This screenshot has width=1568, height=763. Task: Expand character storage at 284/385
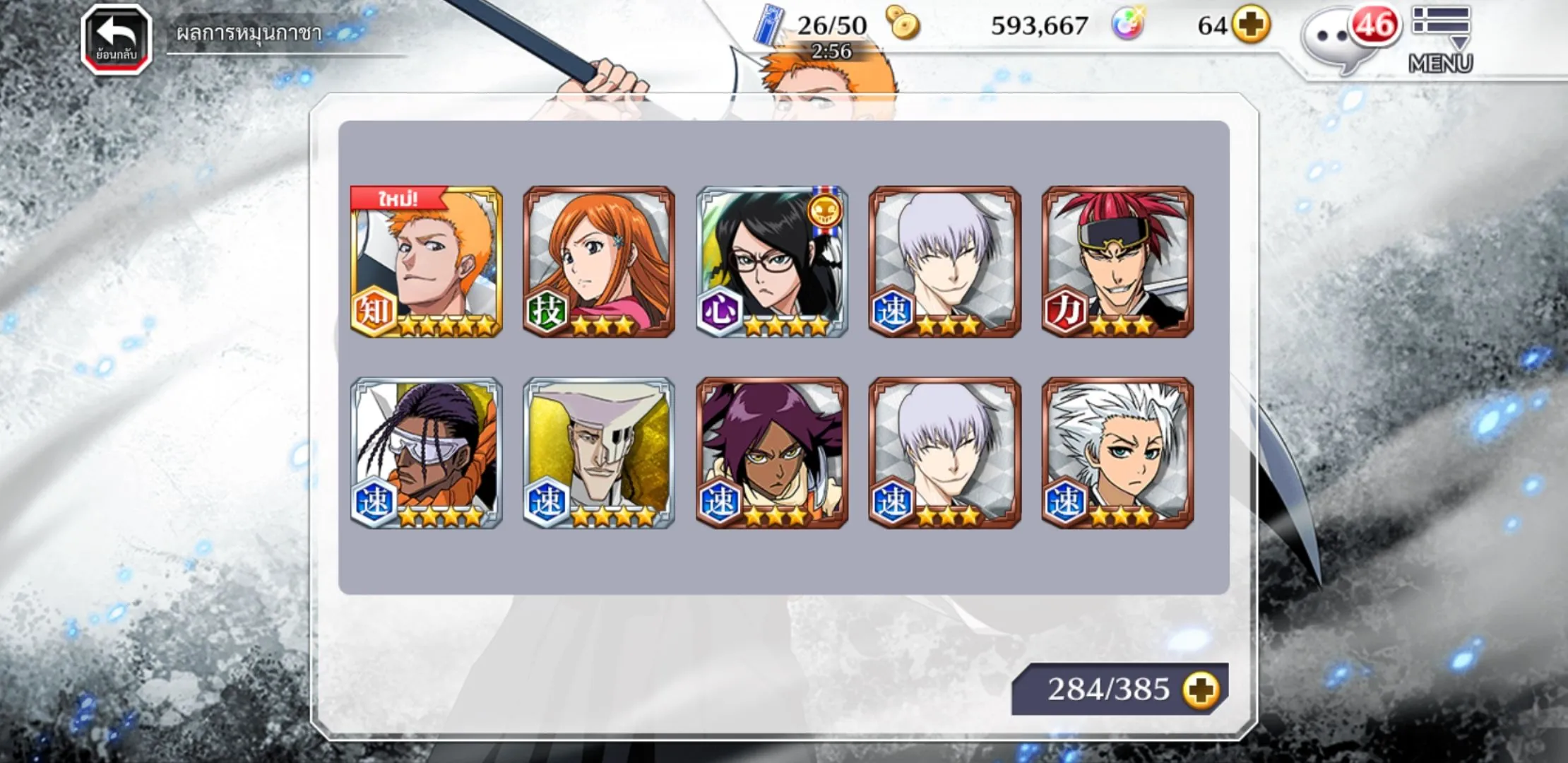click(1201, 690)
